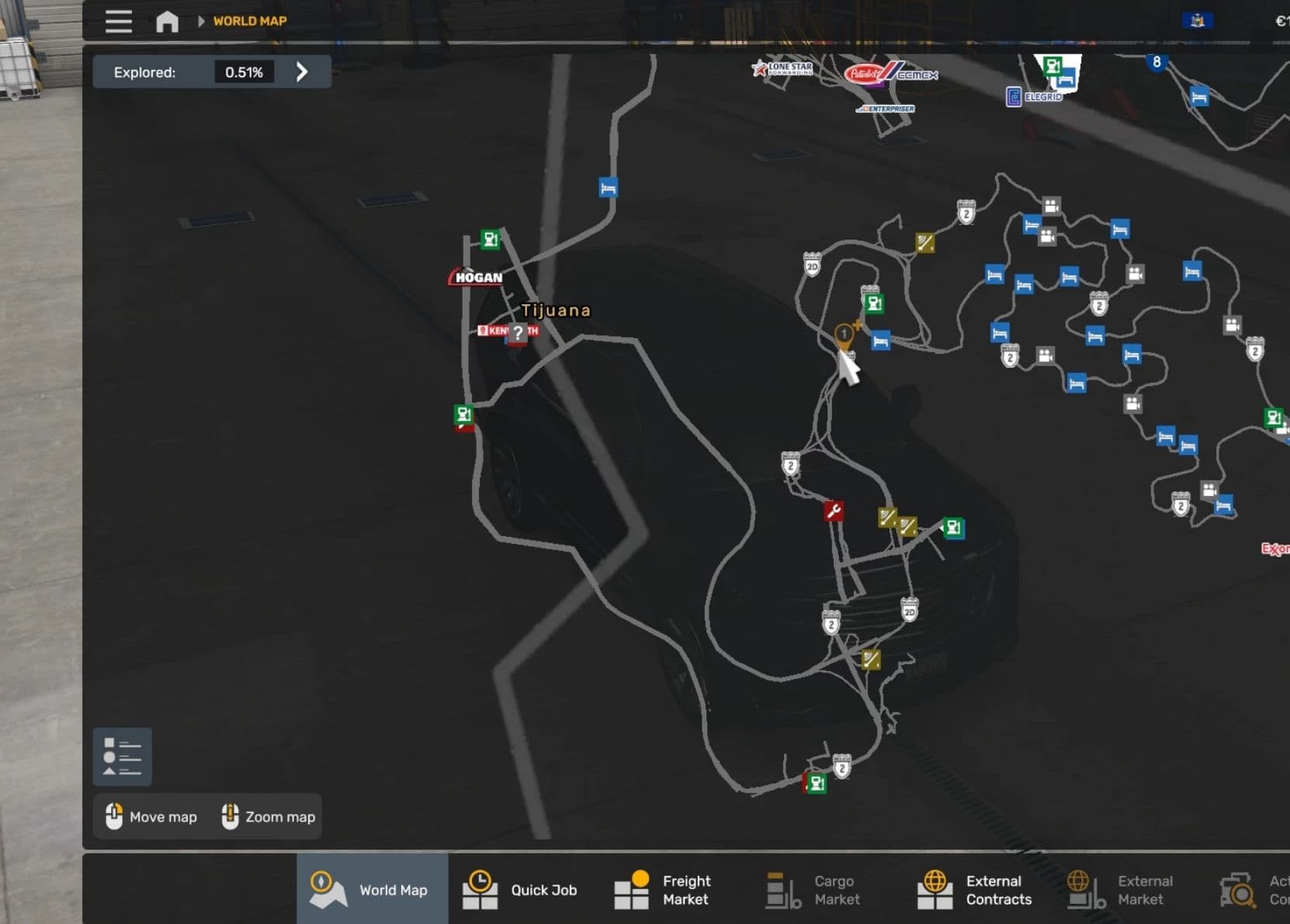Image resolution: width=1290 pixels, height=924 pixels.
Task: Go to the home screen icon
Action: point(167,21)
